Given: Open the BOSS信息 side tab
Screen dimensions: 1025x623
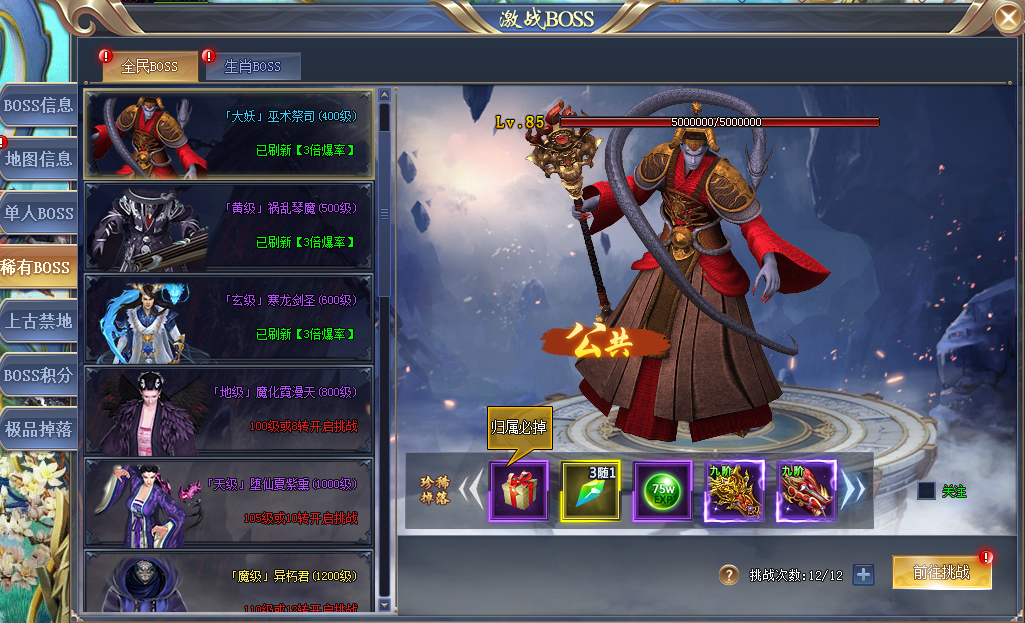Looking at the screenshot, I should coord(38,105).
